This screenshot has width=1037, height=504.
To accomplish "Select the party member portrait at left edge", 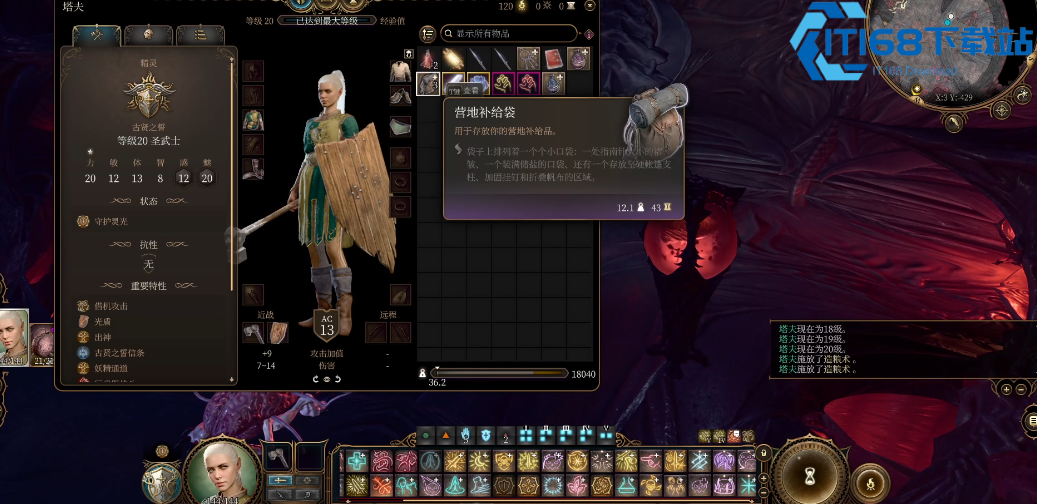I will pos(13,336).
